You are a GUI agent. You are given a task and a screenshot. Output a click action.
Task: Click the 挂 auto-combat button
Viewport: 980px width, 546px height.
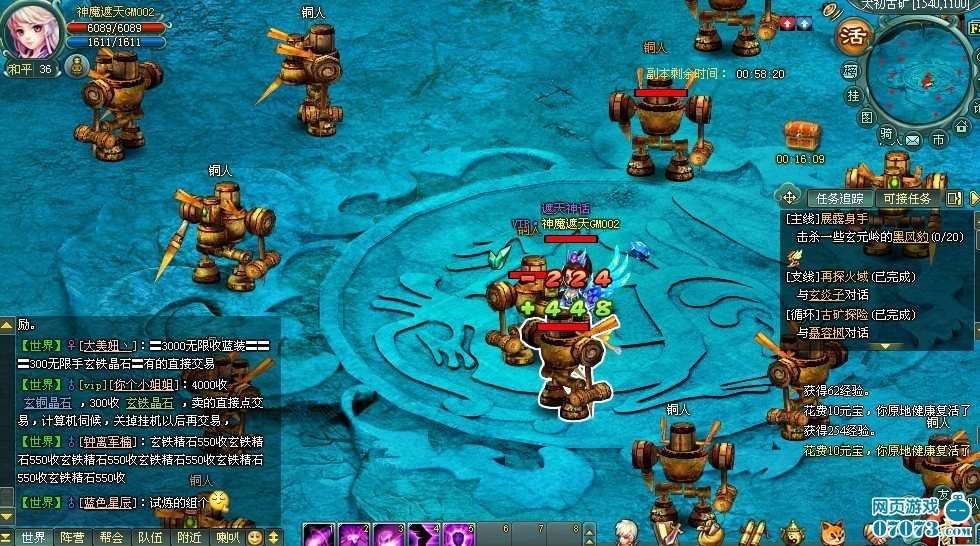point(853,95)
